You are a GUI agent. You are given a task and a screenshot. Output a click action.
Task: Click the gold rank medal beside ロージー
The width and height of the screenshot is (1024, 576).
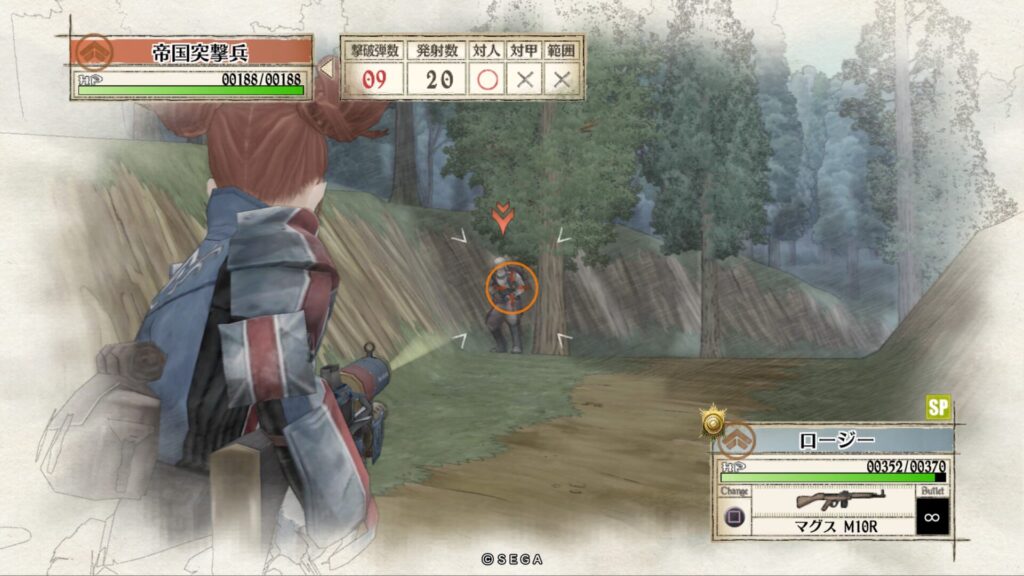tap(712, 422)
